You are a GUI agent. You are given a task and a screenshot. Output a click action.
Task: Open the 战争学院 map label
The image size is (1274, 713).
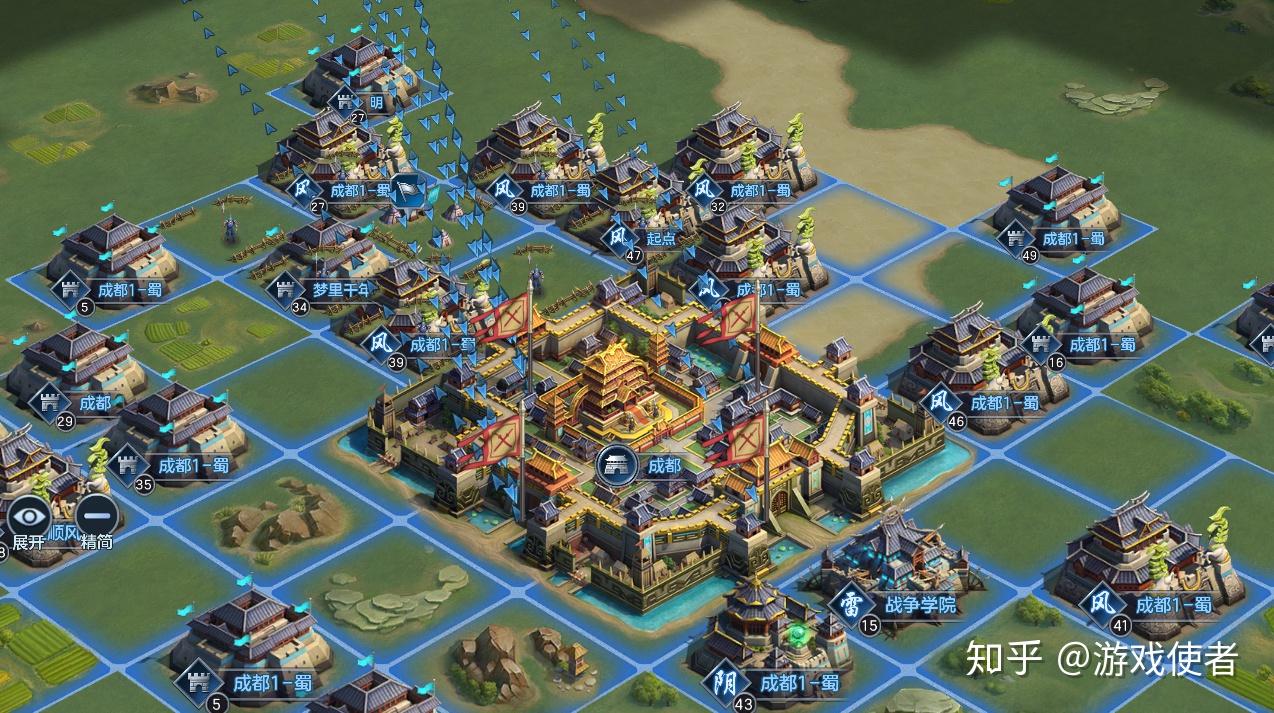(919, 605)
